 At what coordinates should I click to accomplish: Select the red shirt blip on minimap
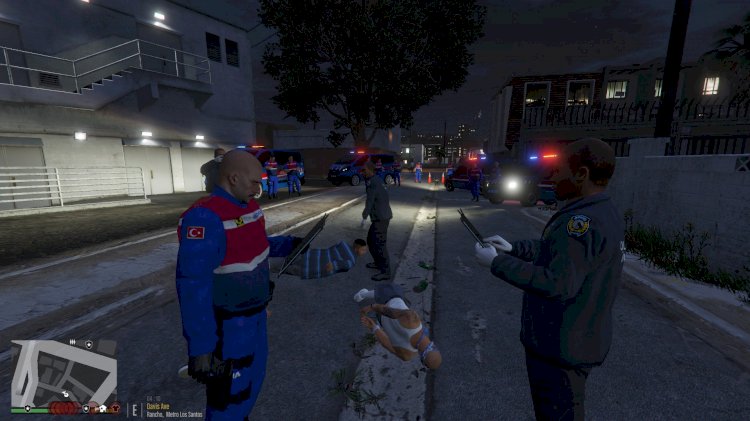coord(116,408)
